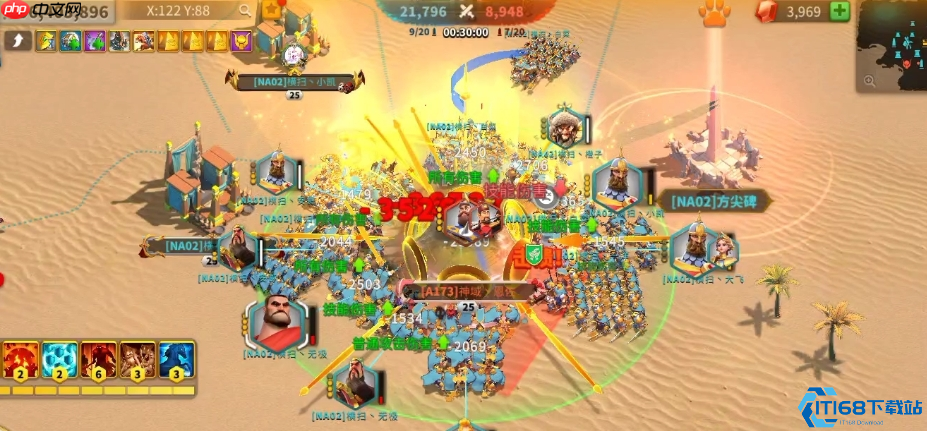Viewport: 927px width, 431px height.
Task: Activate the blue horse skill
Action: pyautogui.click(x=176, y=360)
